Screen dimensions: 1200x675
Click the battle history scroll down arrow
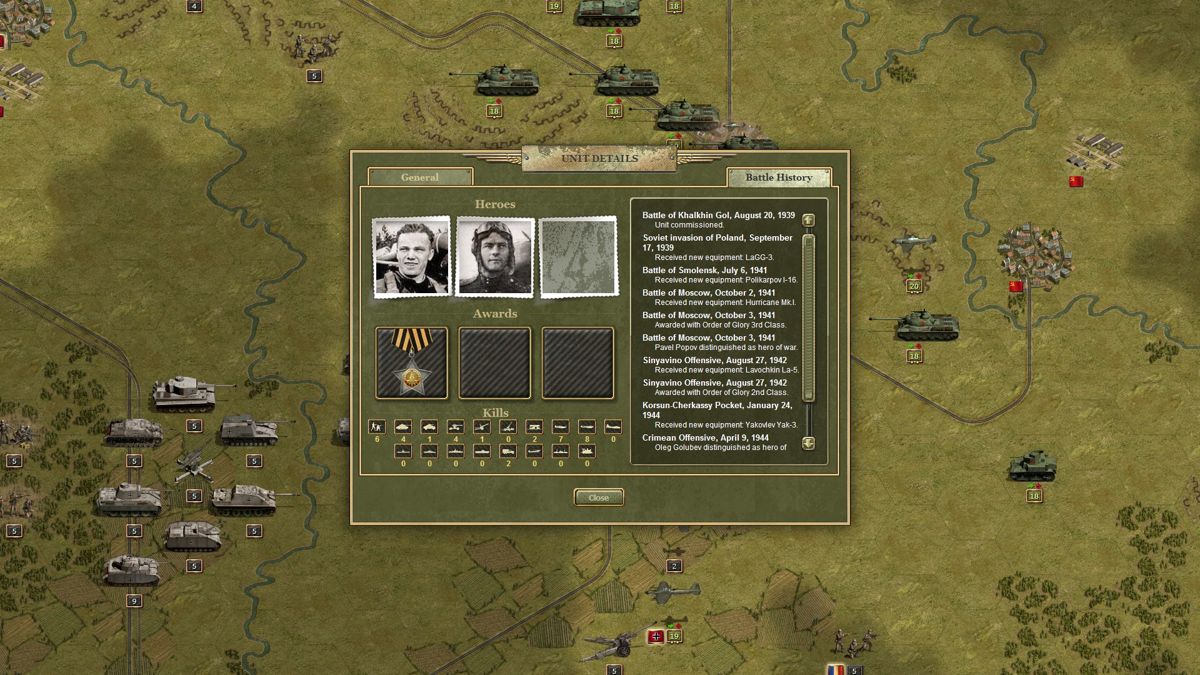point(808,443)
